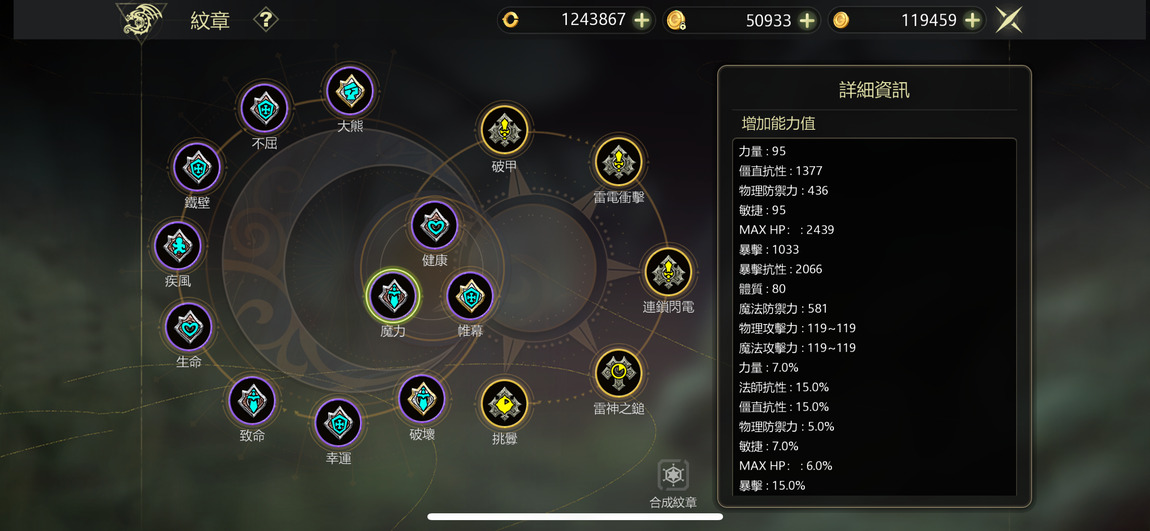Pick the 雷神之鎚 emblem
Screen dimensions: 1150x531
tap(619, 373)
